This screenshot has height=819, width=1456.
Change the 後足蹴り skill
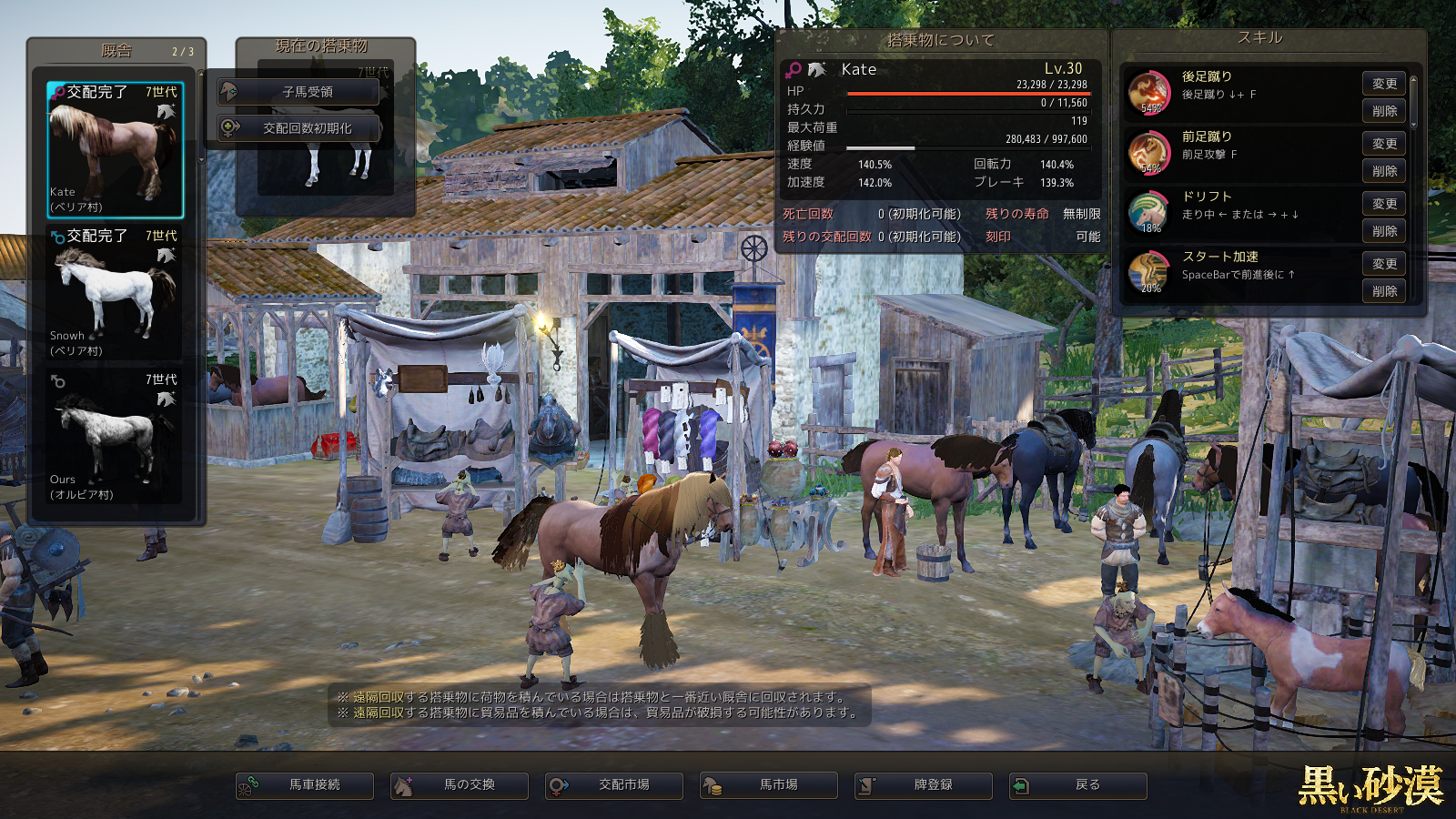[1383, 84]
